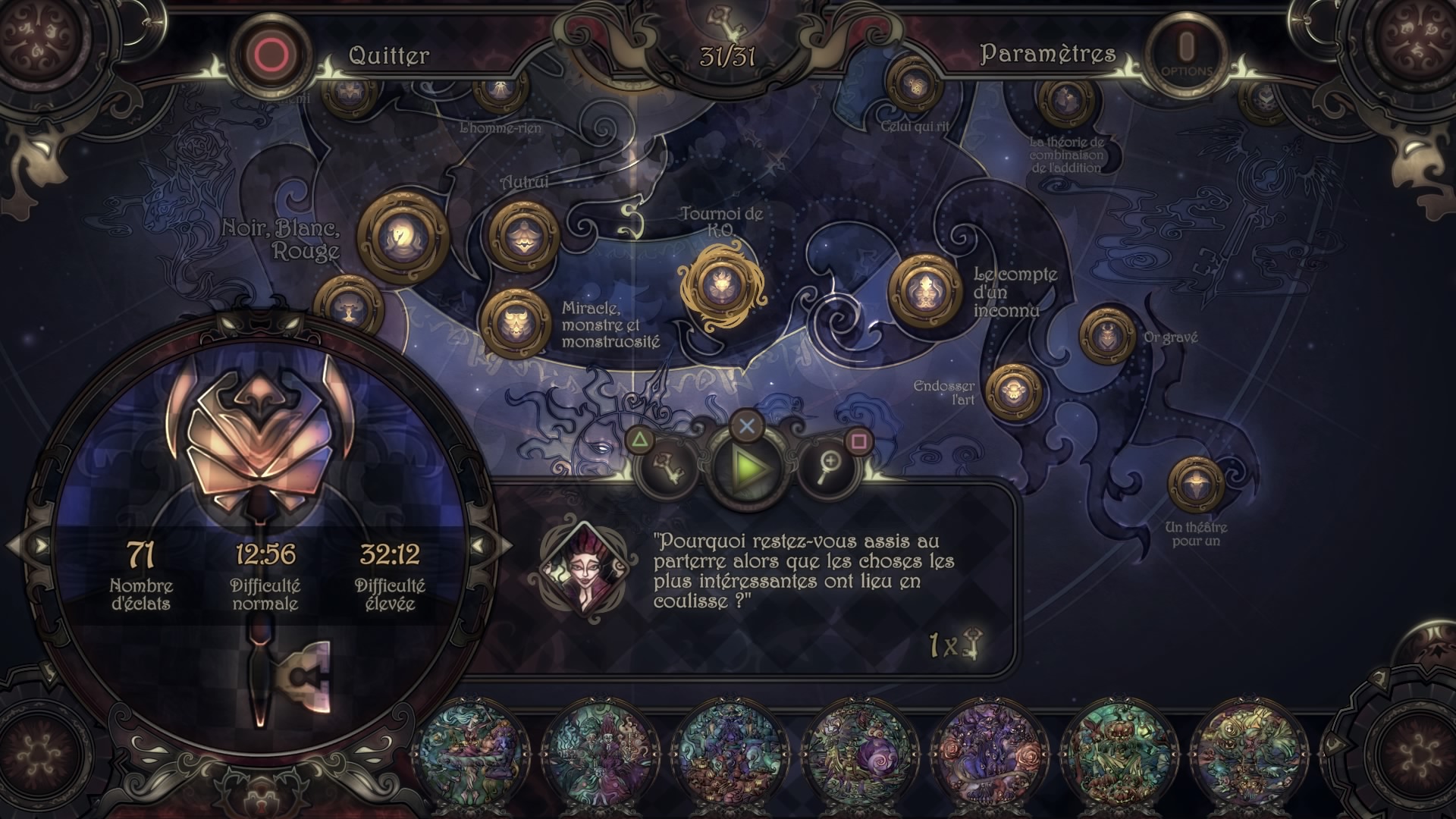
Task: Pick the Miracle, monstre et monstruosité node
Action: point(517,322)
